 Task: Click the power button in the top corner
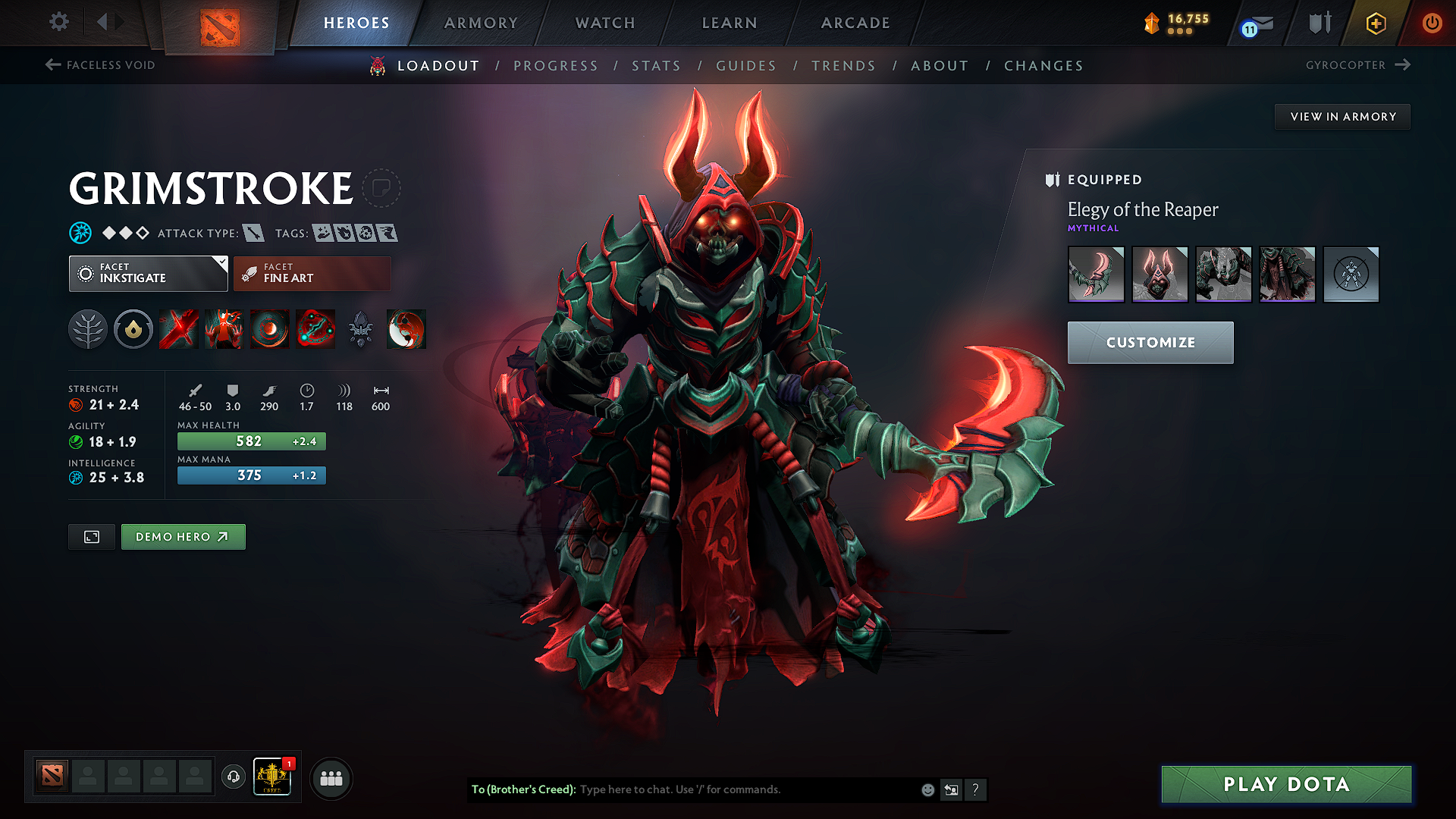click(x=1433, y=22)
